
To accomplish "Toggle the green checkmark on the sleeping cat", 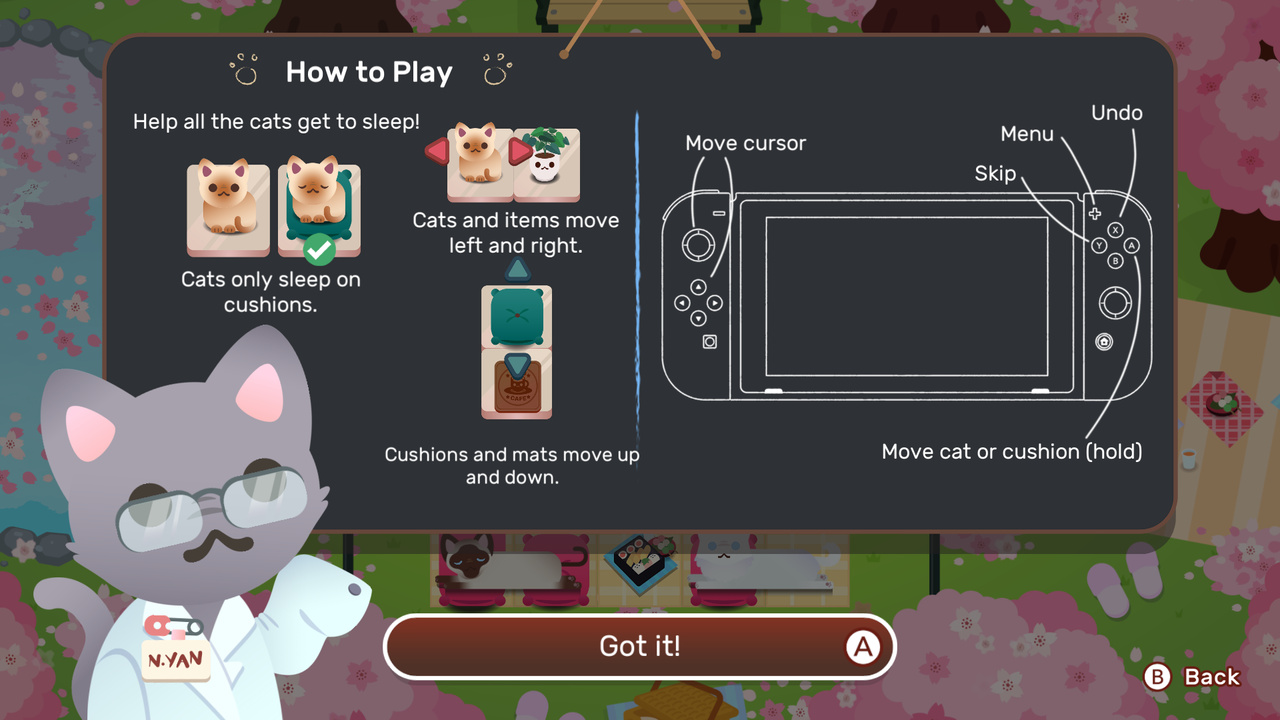I will tap(318, 249).
